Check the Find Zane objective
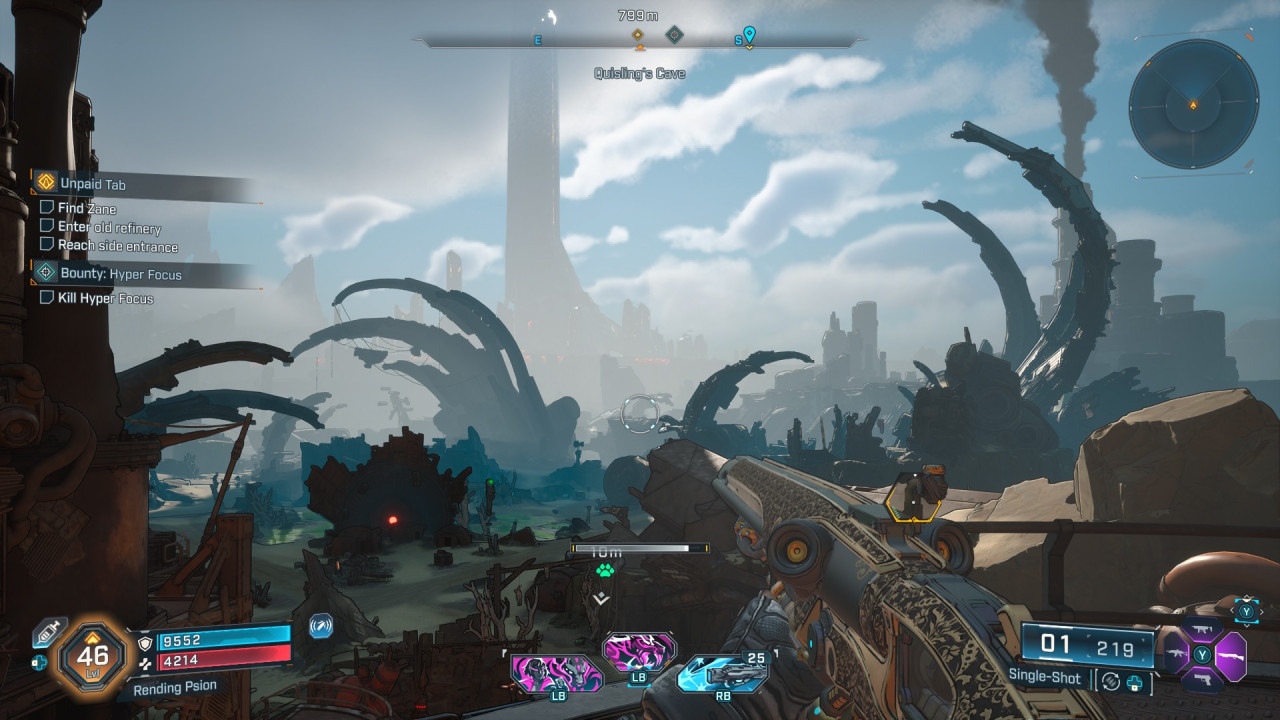This screenshot has width=1280, height=720. tap(45, 209)
